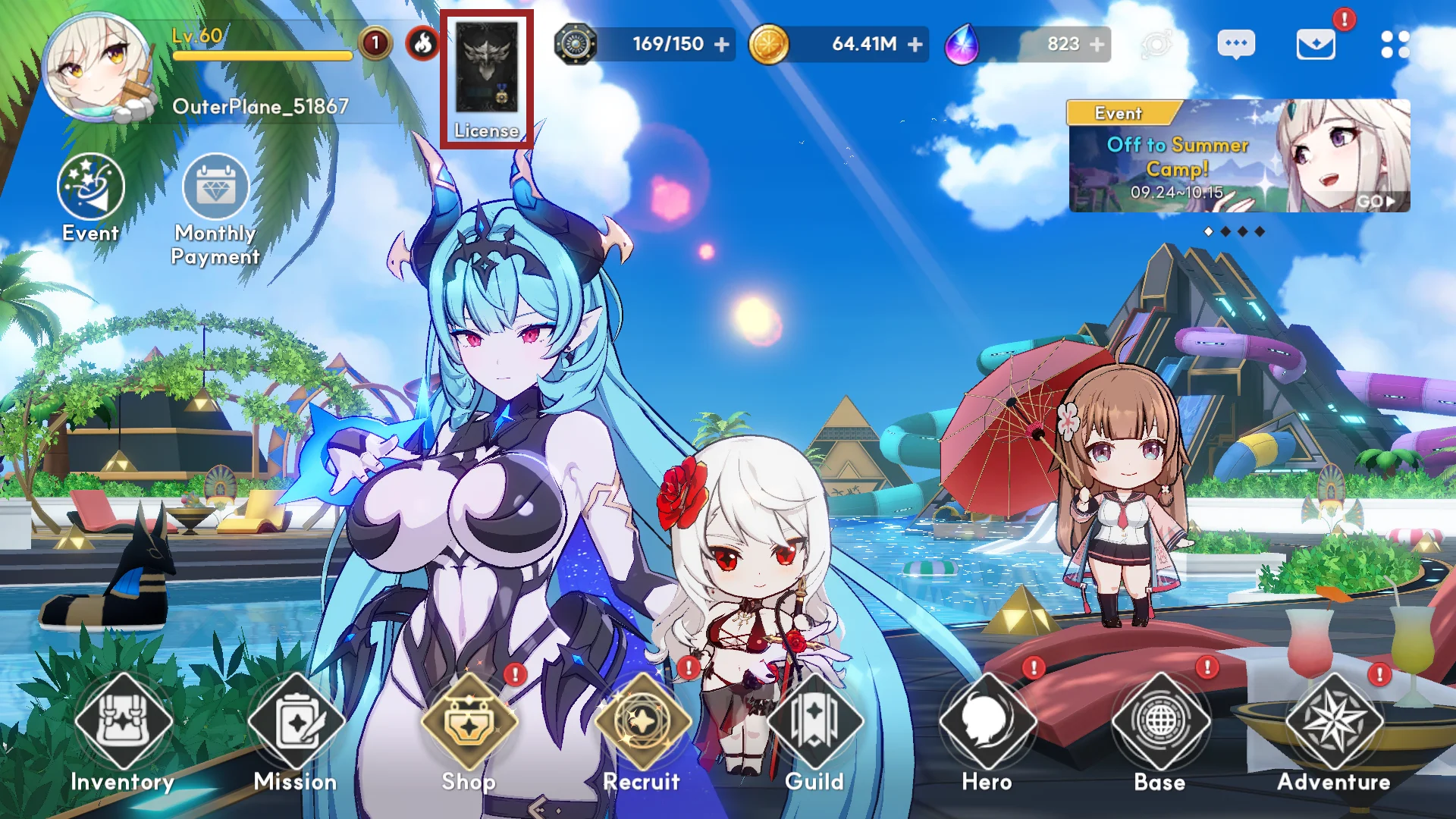
Task: Open the four-dot main menu
Action: (1395, 45)
